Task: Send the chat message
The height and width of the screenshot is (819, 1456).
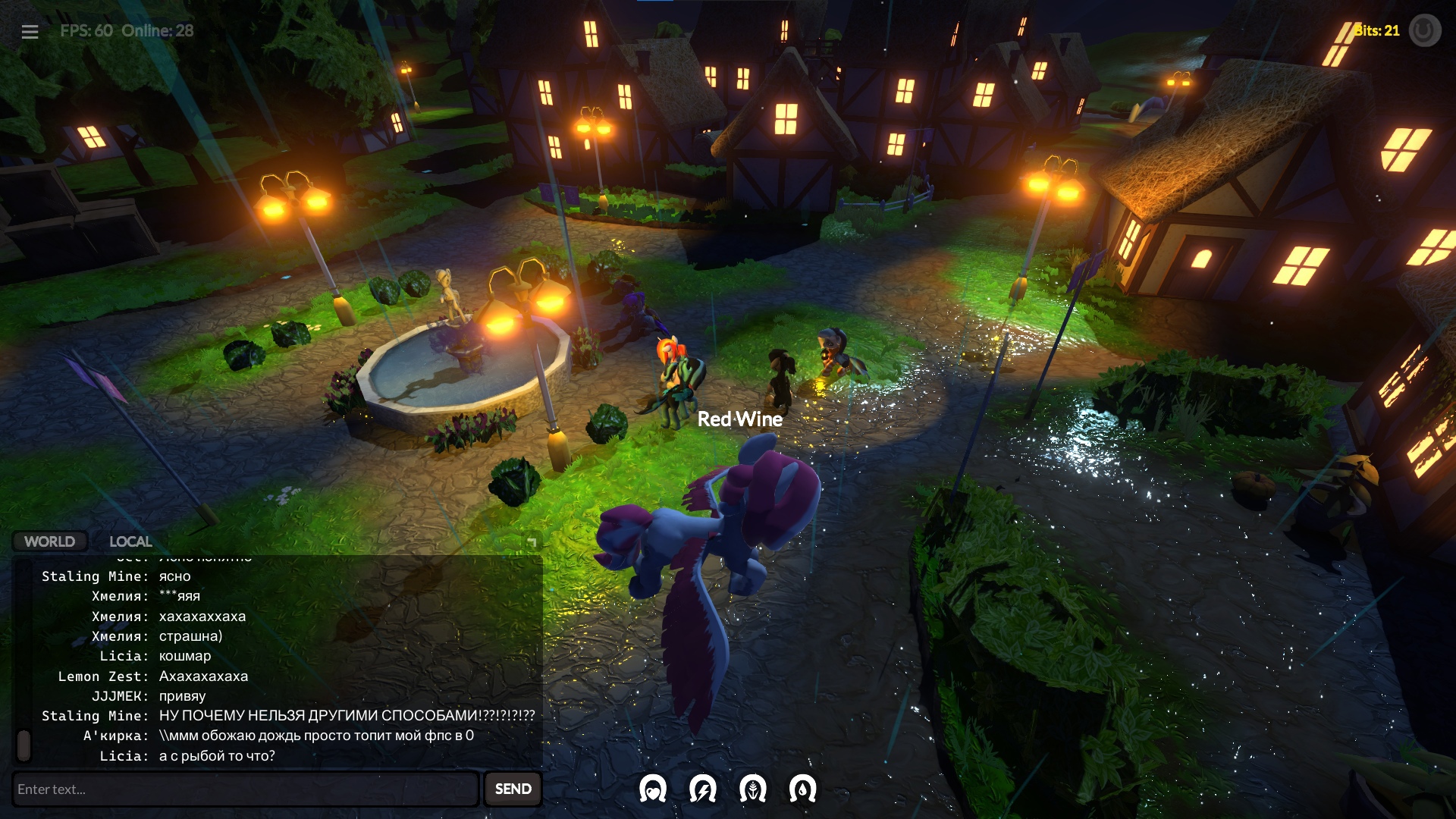Action: (x=513, y=789)
